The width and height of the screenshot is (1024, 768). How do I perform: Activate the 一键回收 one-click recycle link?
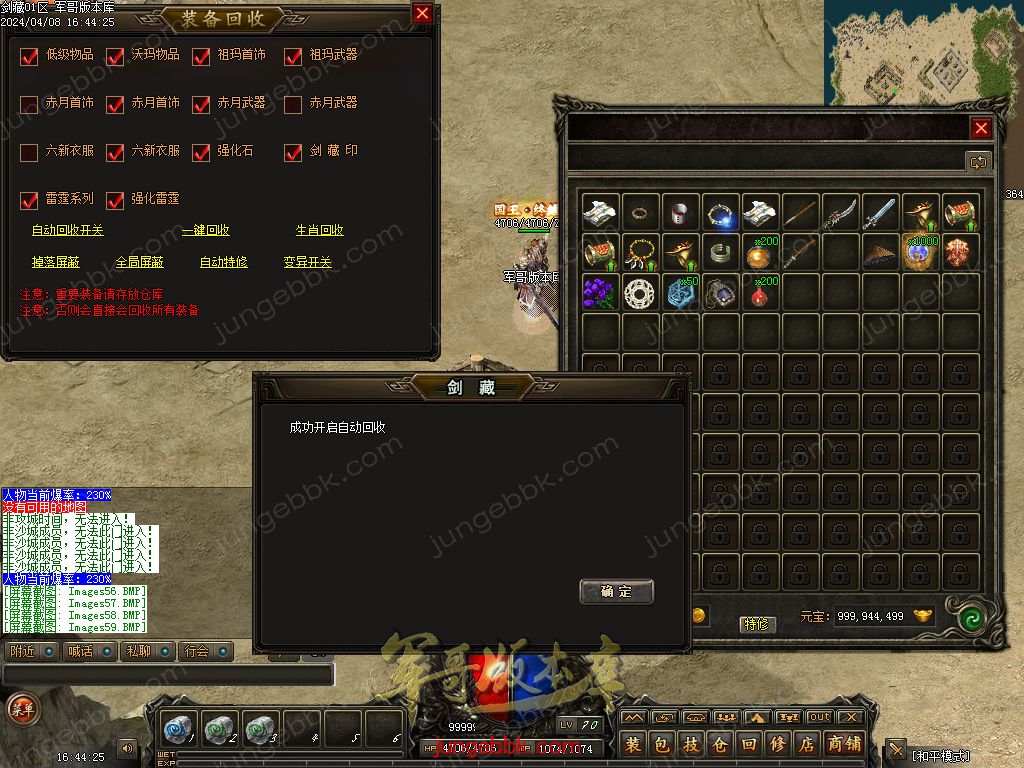tap(205, 230)
